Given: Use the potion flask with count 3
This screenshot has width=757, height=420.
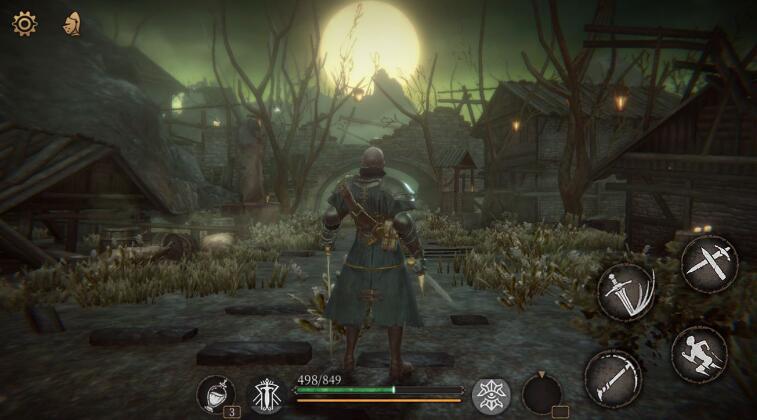Looking at the screenshot, I should coord(215,394).
